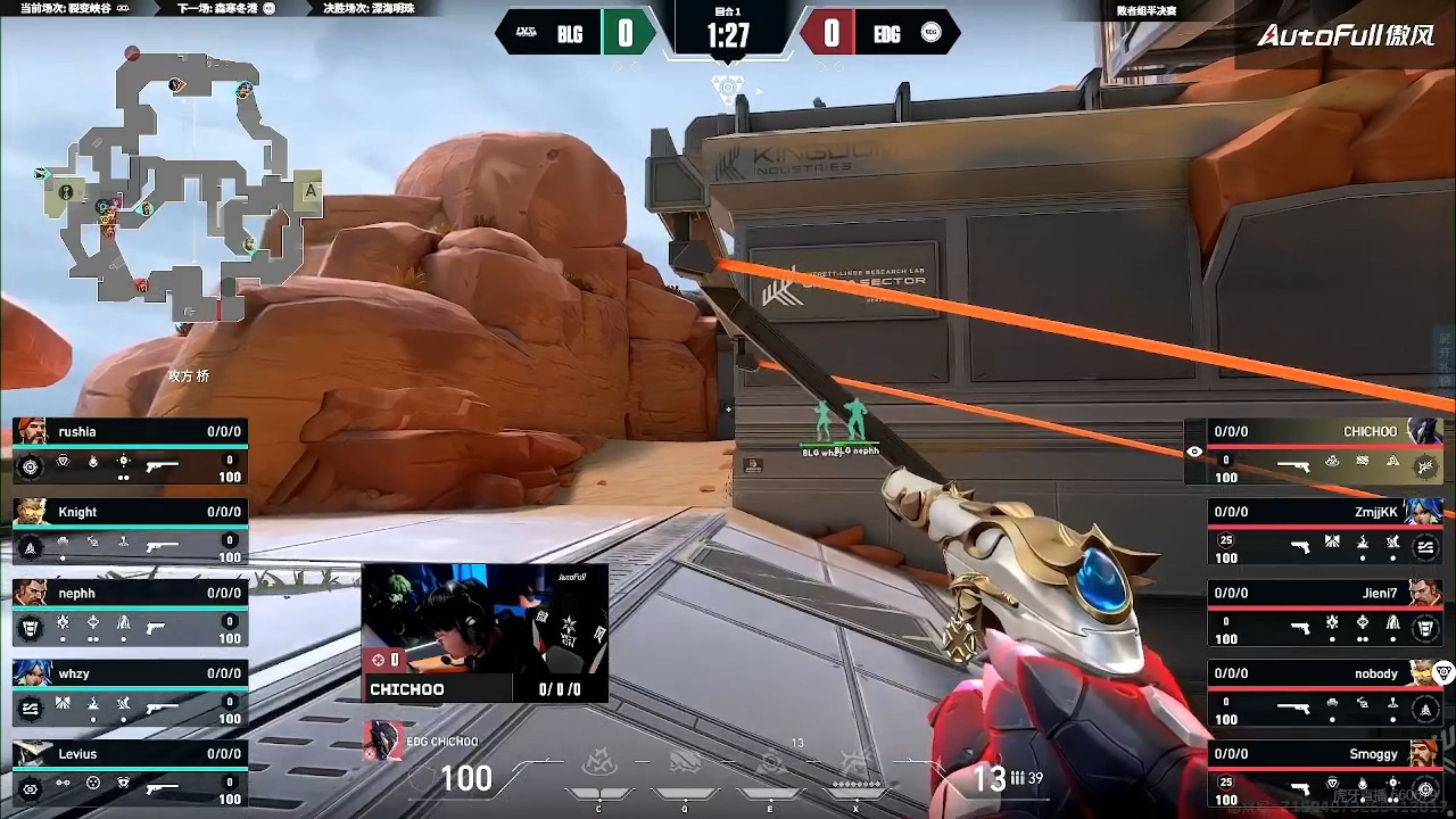Select whzy's player row

coord(130,692)
